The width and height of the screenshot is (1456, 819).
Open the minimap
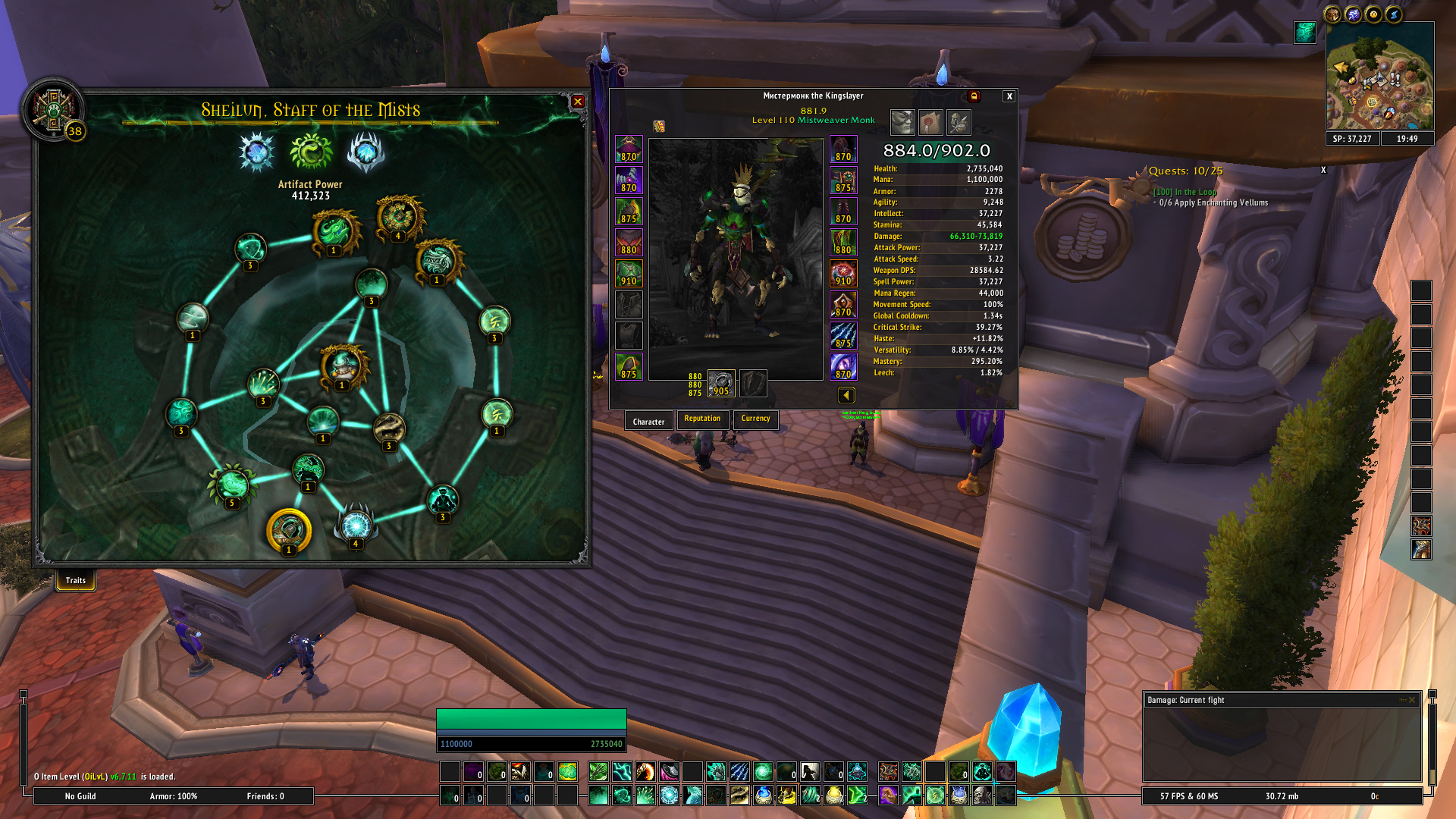[x=1379, y=76]
